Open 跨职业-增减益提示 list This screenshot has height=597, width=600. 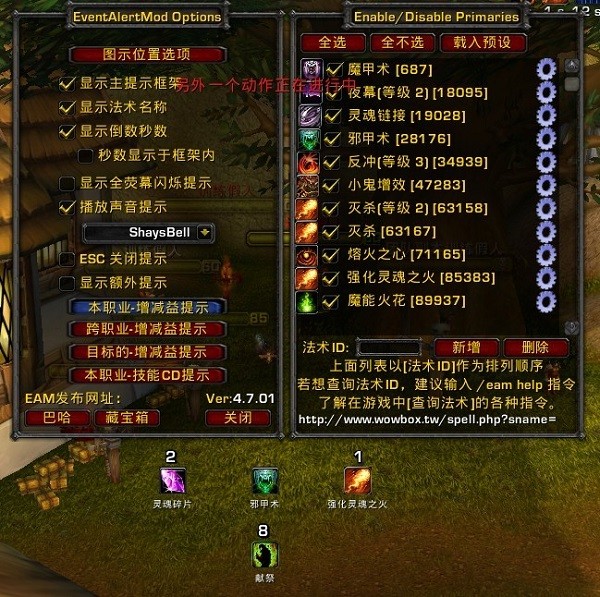(x=147, y=329)
